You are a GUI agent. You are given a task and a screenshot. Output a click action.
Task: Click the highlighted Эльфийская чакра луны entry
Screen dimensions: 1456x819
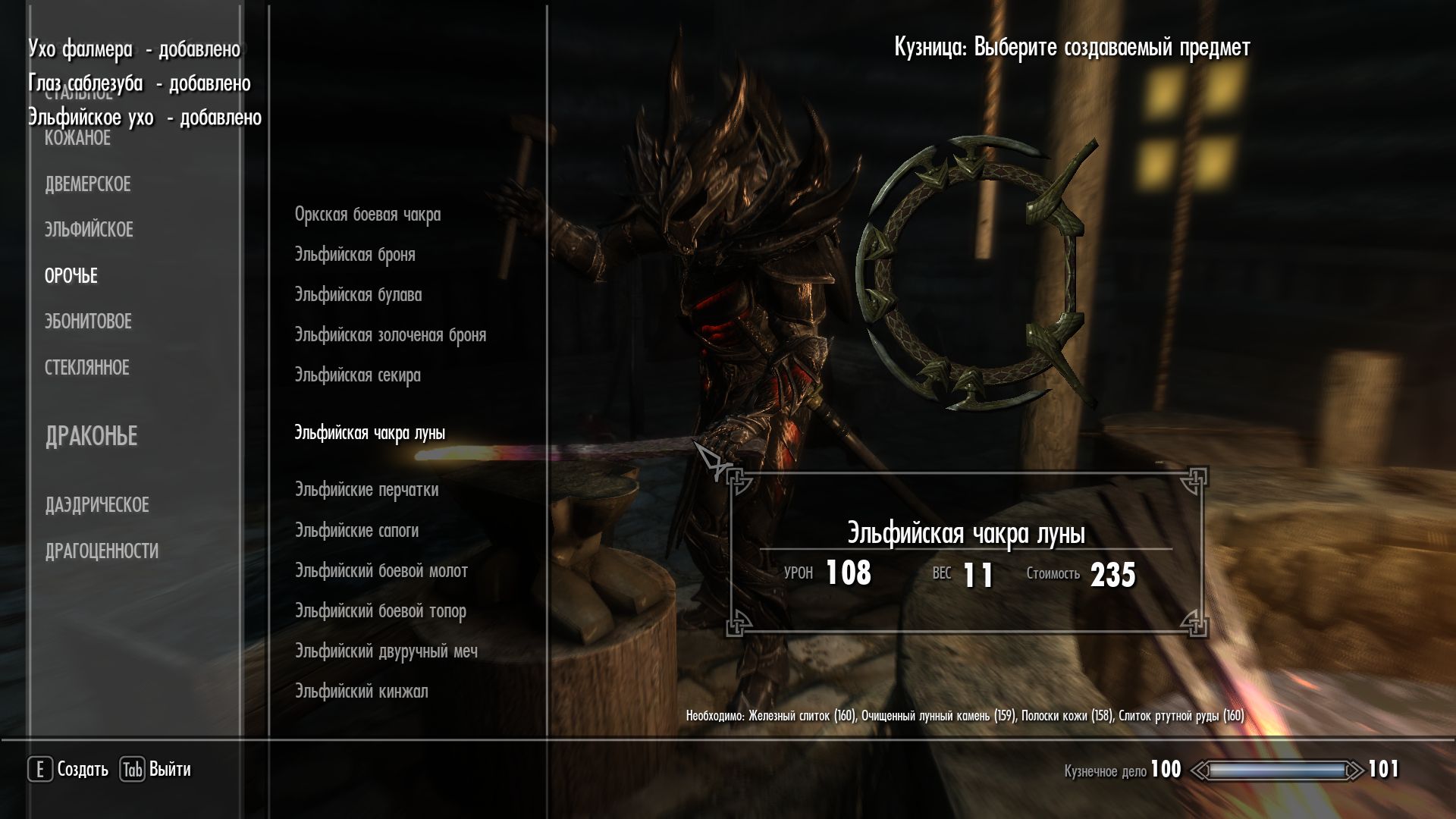coord(370,433)
